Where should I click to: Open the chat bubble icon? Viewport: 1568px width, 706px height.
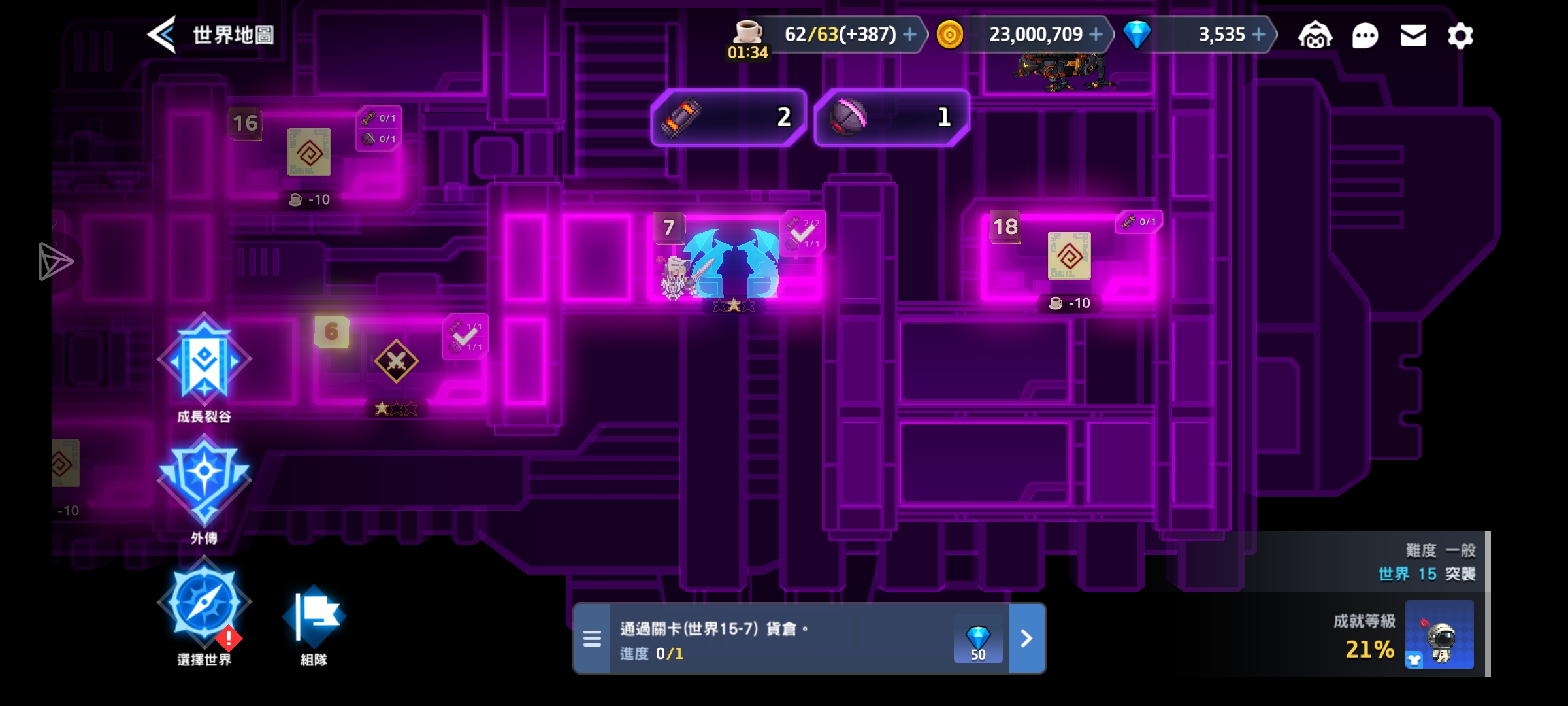(1365, 36)
